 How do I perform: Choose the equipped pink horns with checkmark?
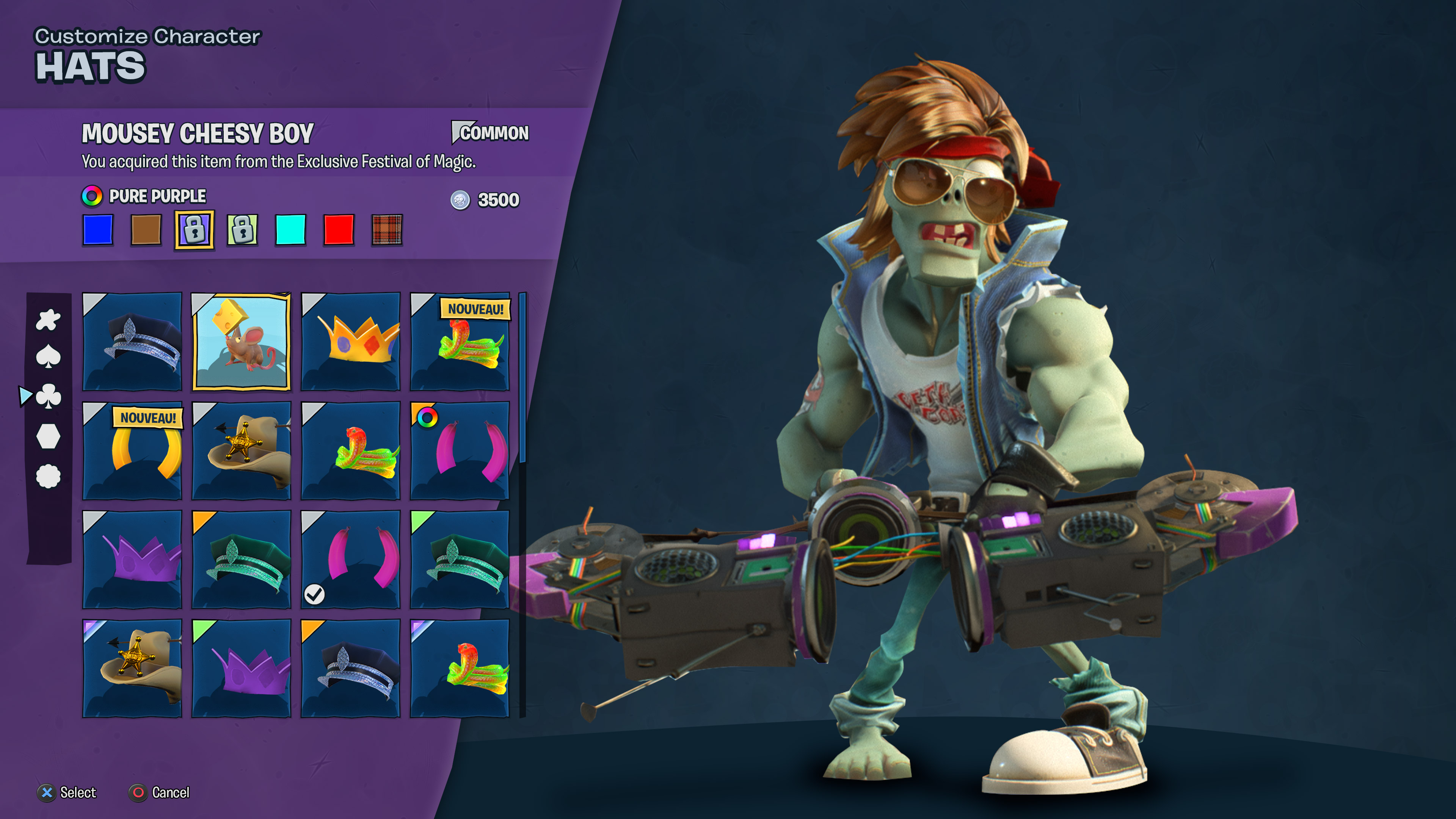pos(350,560)
